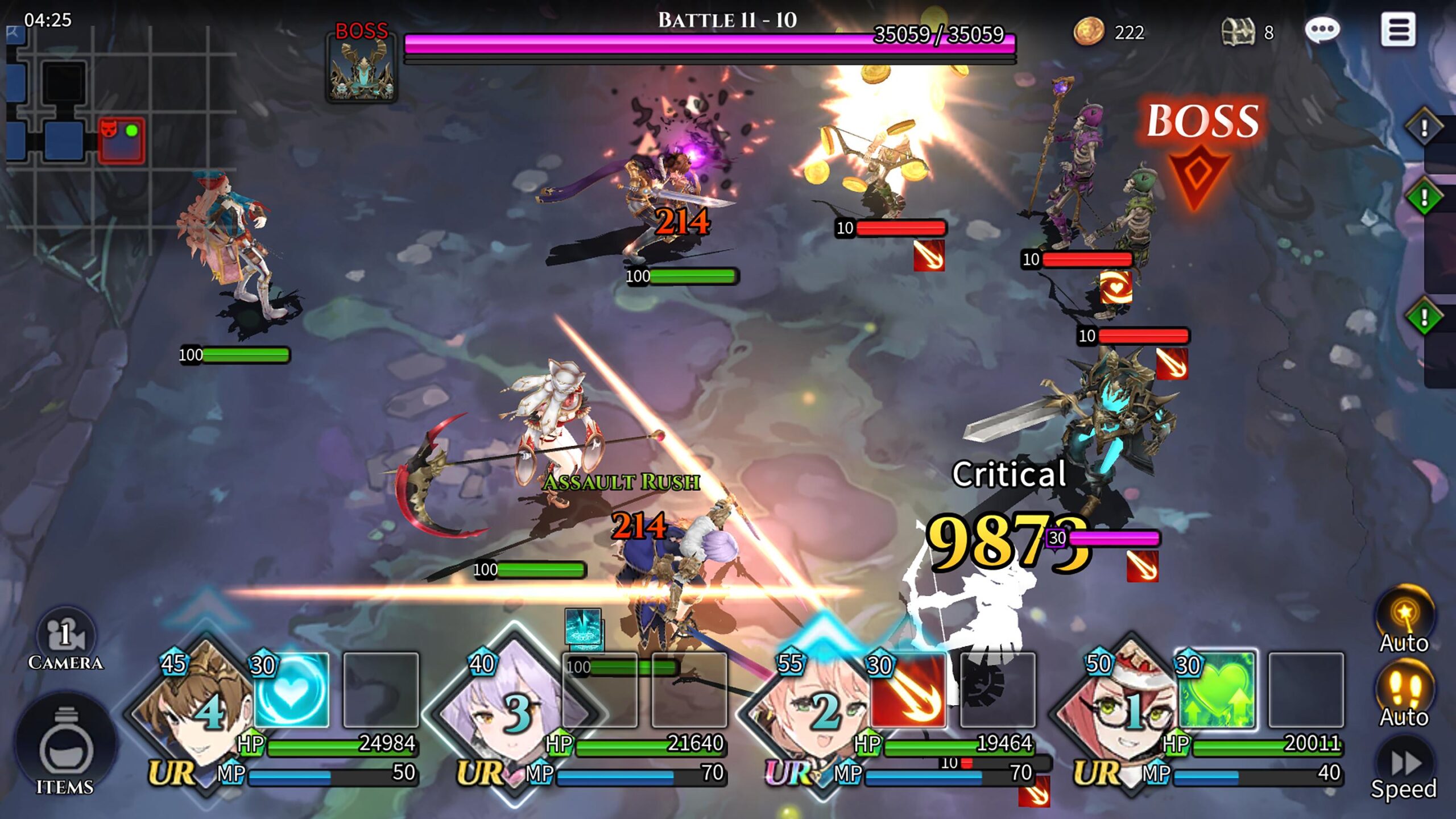The height and width of the screenshot is (819, 1456).
Task: Open the hamburger menu
Action: click(x=1398, y=30)
